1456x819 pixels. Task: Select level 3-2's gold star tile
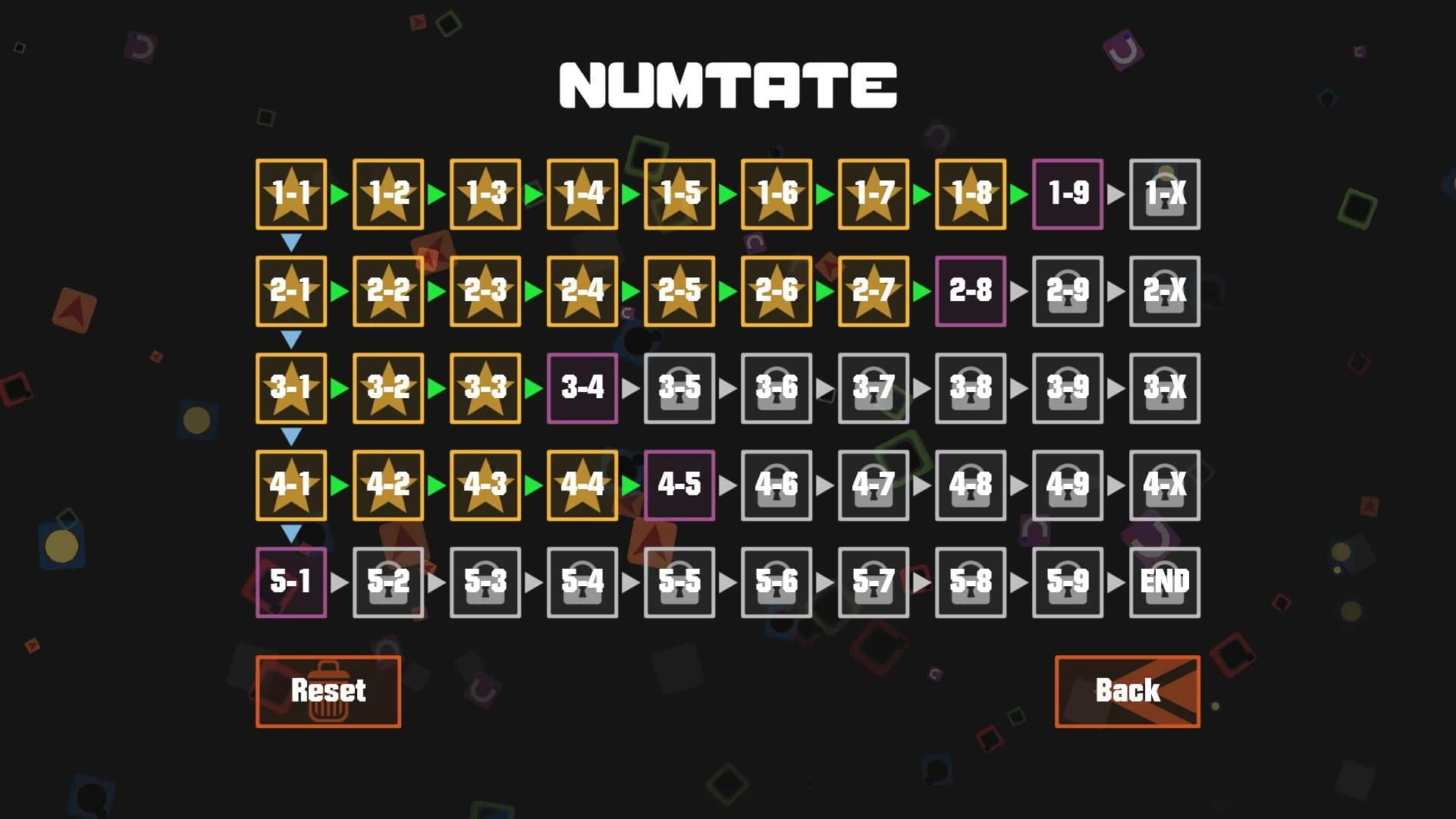[388, 388]
